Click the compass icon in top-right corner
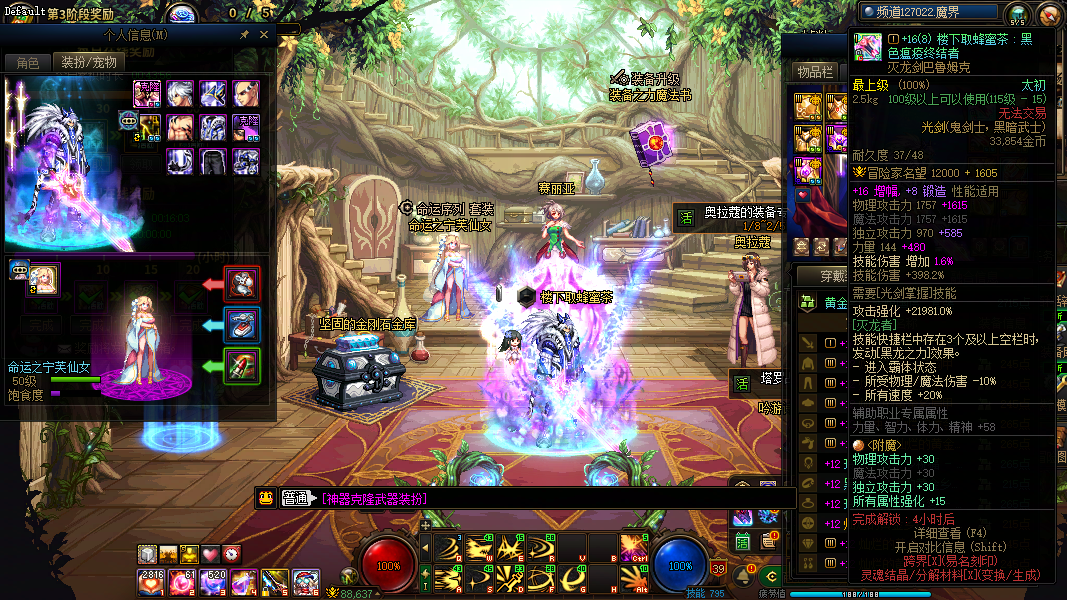Screen dimensions: 1067x600 (x=1049, y=14)
